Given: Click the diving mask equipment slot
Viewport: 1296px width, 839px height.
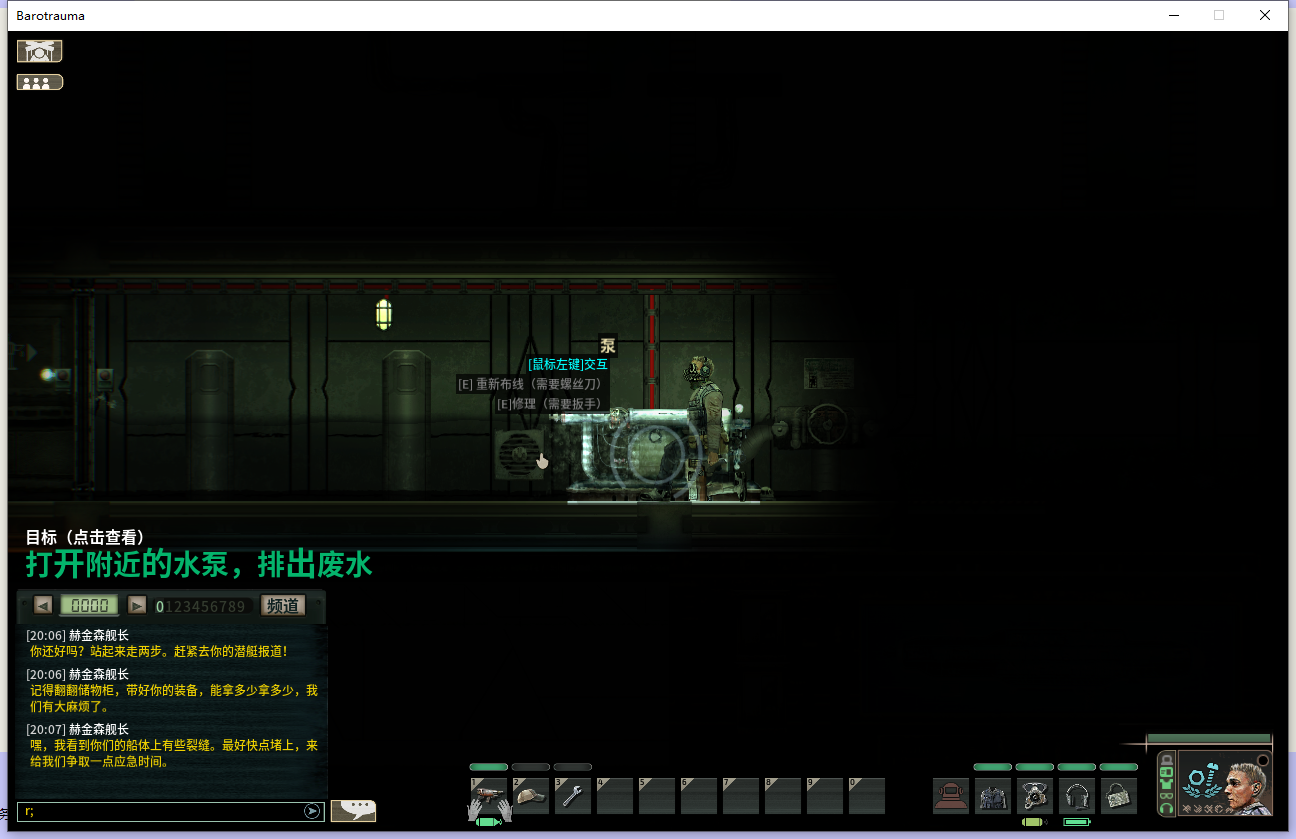Looking at the screenshot, I should click(x=1035, y=796).
